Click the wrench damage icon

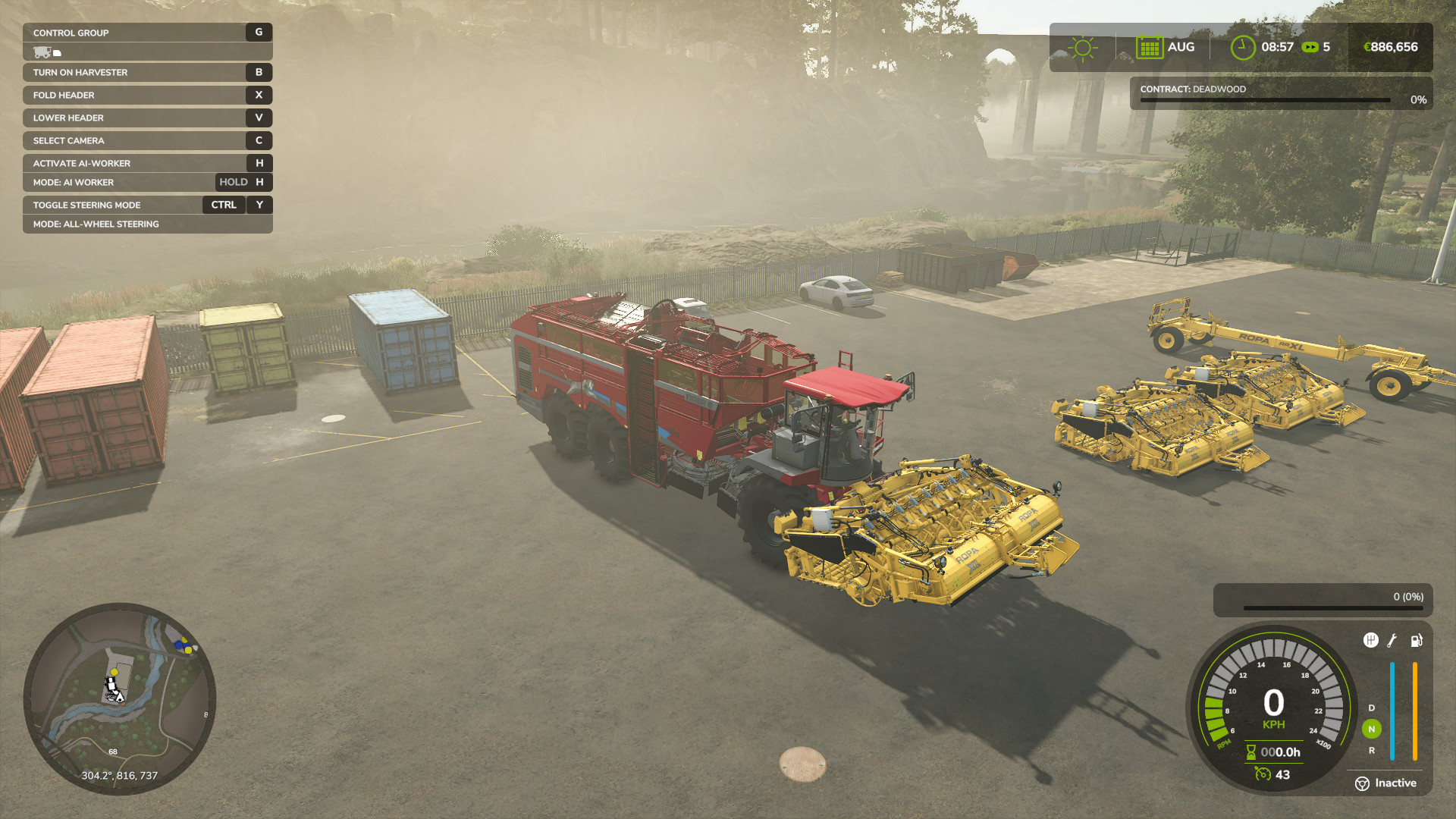(x=1392, y=641)
